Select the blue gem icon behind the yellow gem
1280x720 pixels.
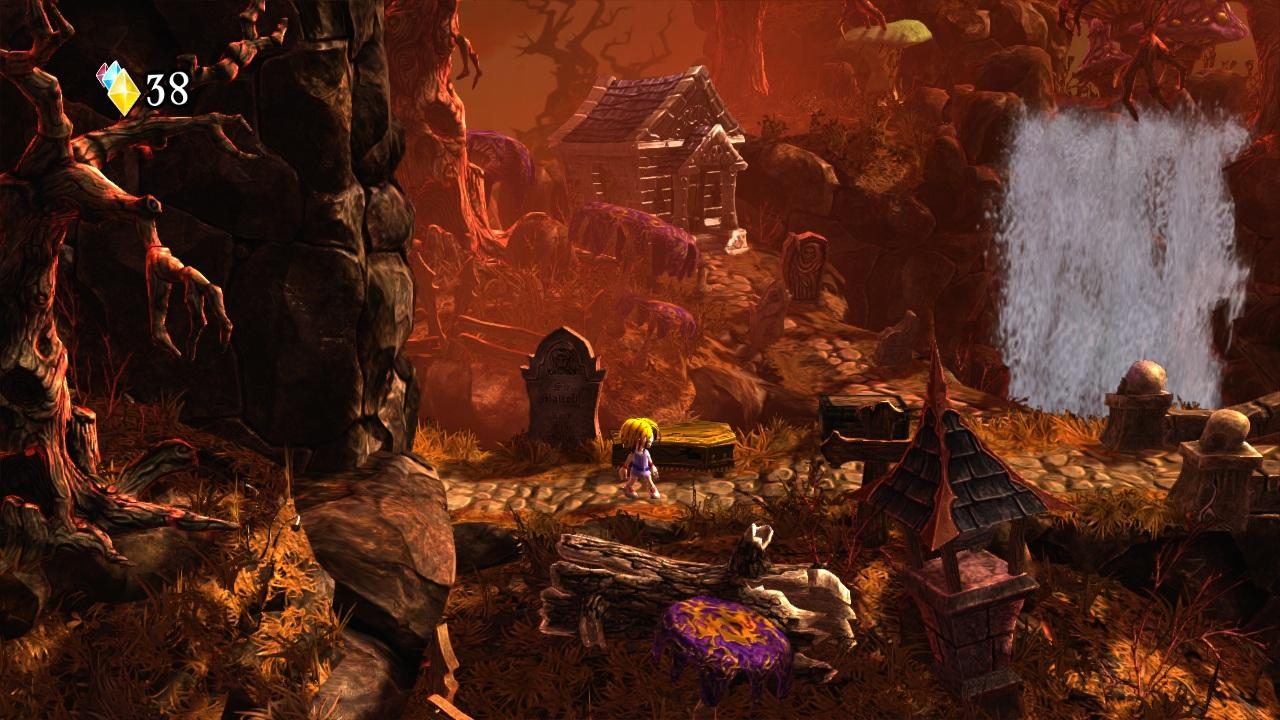point(109,77)
